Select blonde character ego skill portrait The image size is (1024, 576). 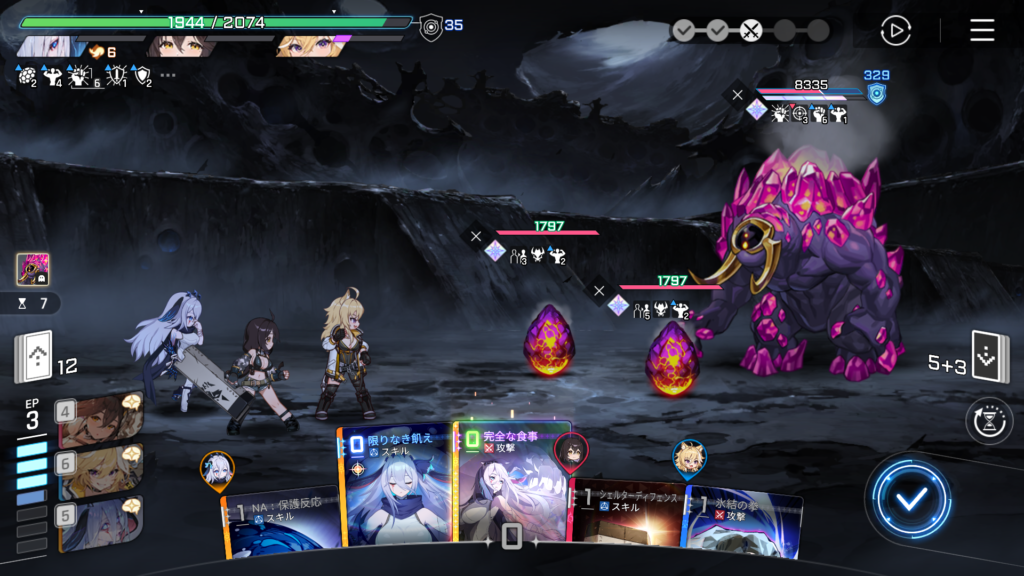tap(100, 472)
